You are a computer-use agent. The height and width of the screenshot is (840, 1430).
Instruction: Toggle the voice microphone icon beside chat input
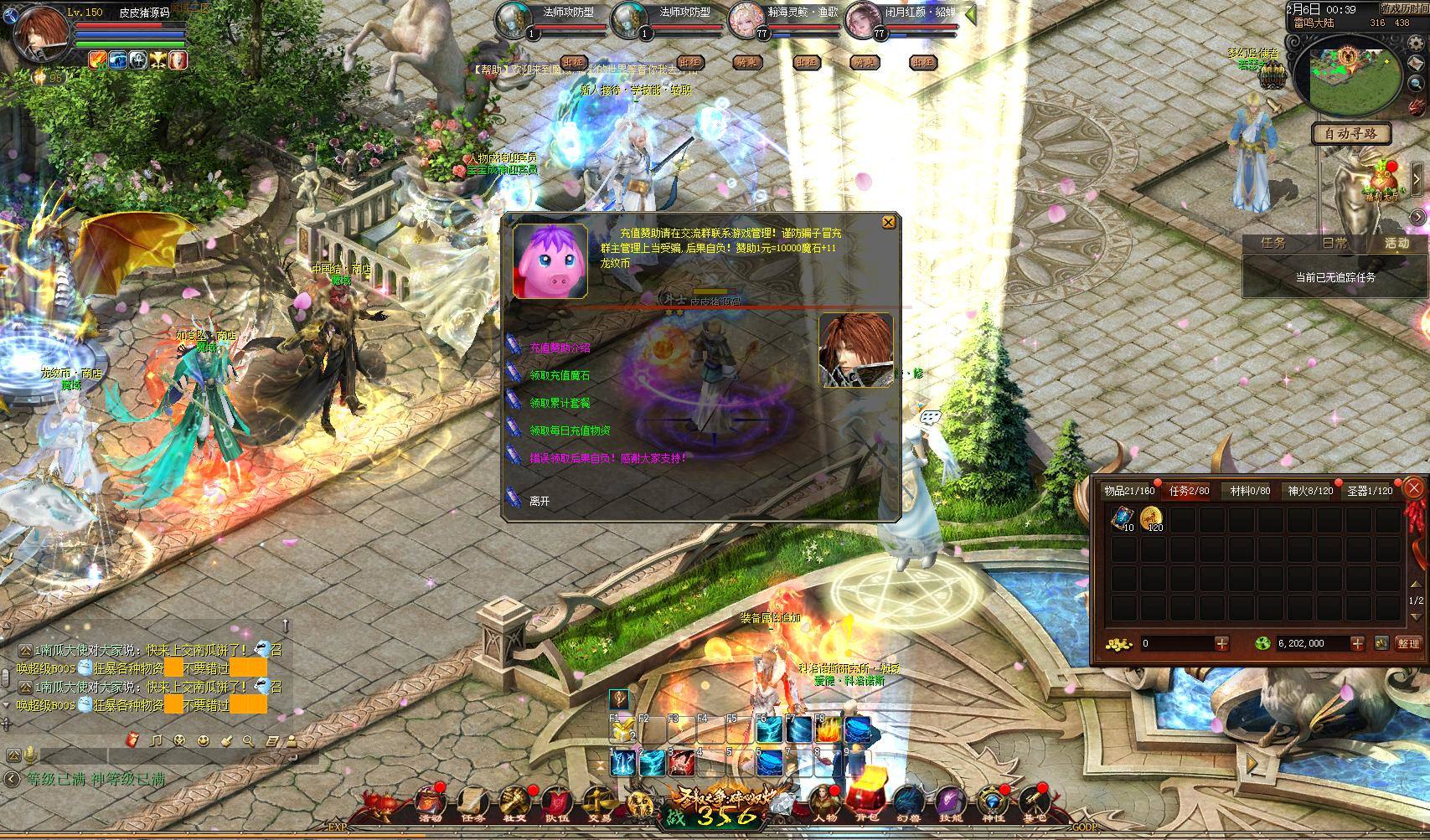point(31,757)
